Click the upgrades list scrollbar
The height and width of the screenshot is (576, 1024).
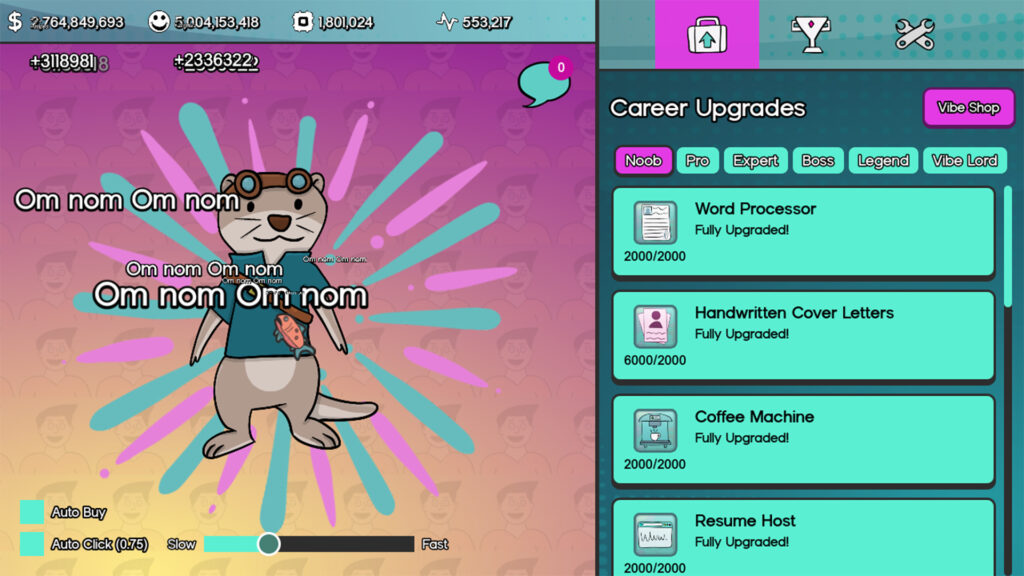tap(1008, 300)
